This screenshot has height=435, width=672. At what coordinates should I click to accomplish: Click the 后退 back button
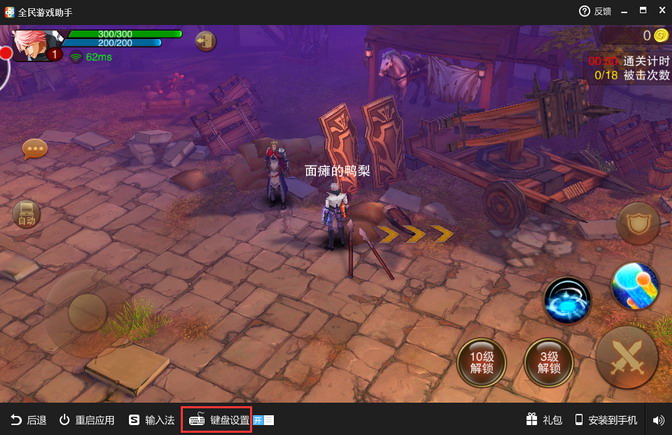(x=28, y=420)
